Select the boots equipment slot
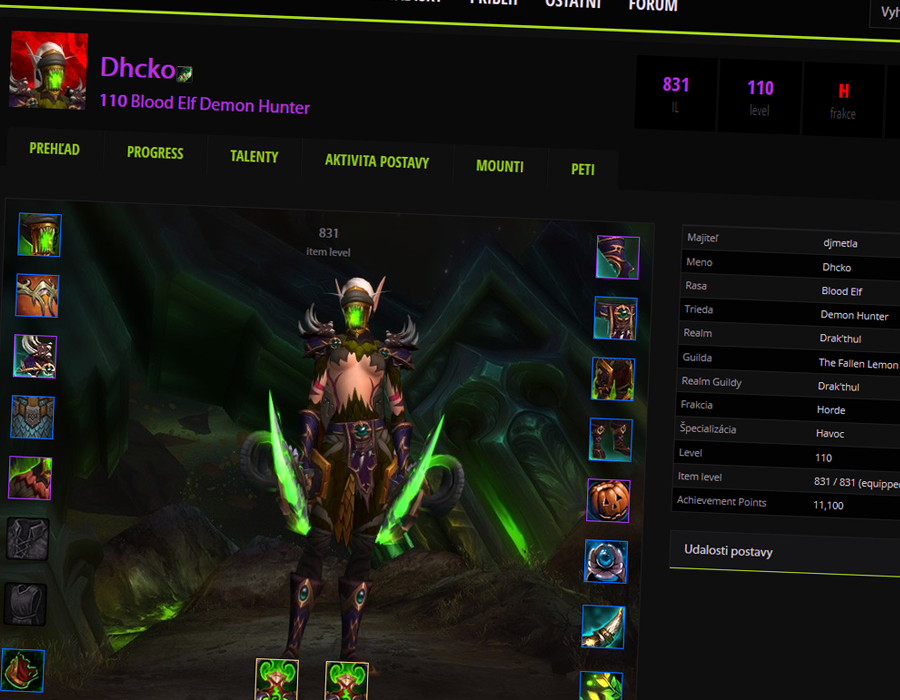Viewport: 900px width, 700px height. pos(610,439)
